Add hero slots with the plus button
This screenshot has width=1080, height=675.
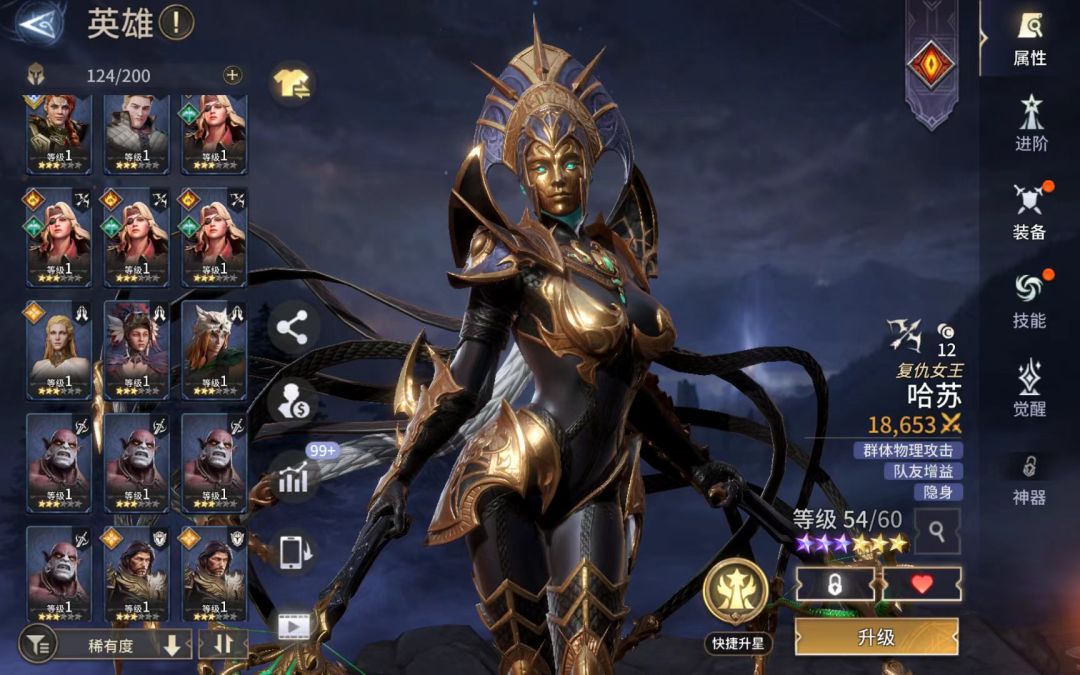pos(232,74)
